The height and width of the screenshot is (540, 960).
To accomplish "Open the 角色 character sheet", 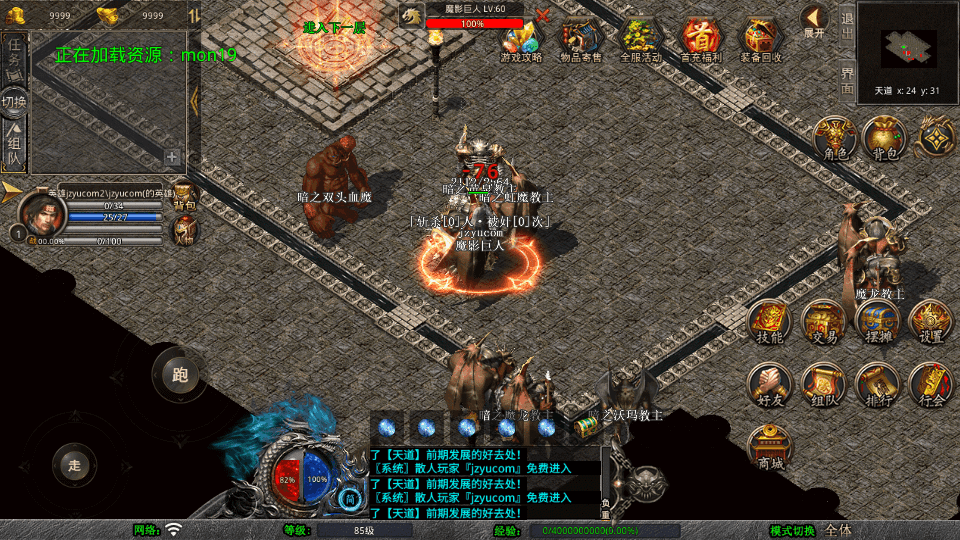I will point(831,137).
